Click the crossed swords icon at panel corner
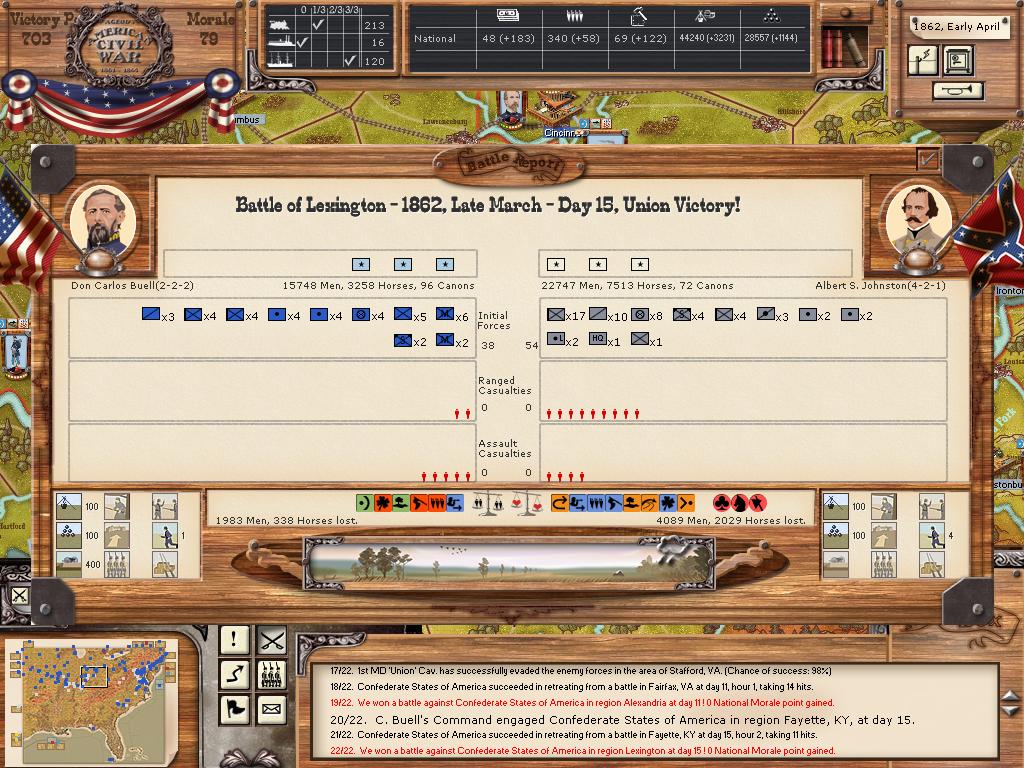 pos(21,597)
